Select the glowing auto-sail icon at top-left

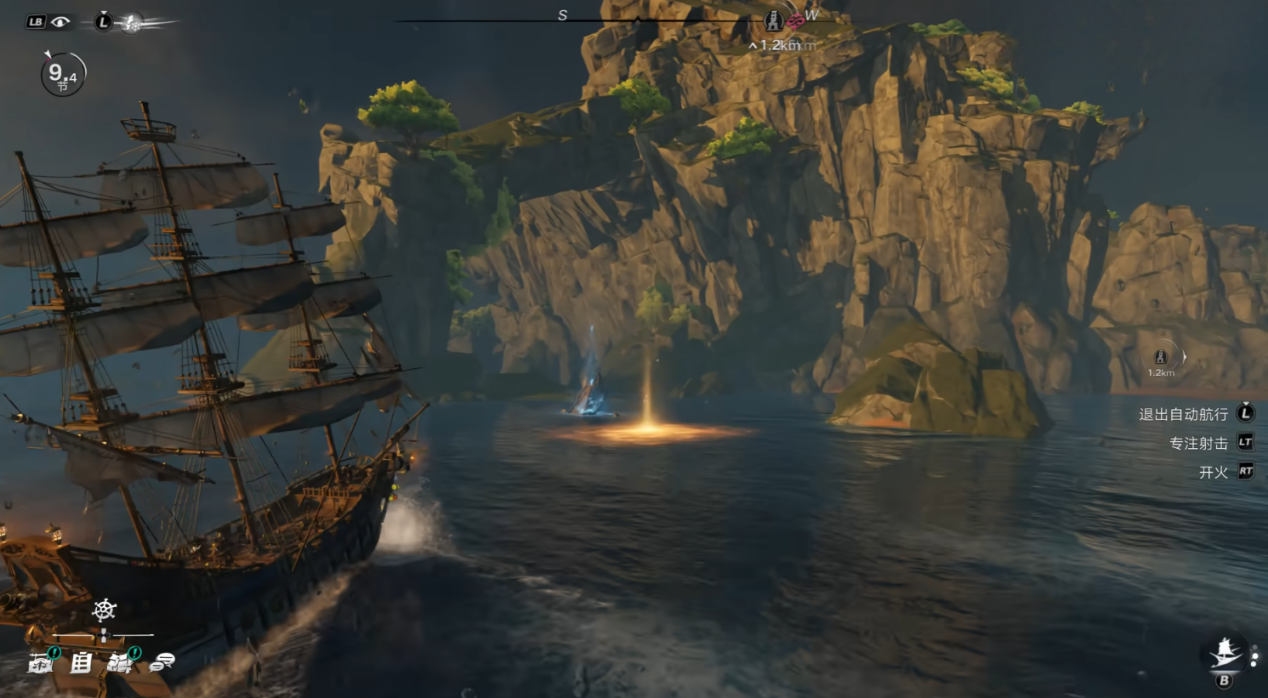131,22
